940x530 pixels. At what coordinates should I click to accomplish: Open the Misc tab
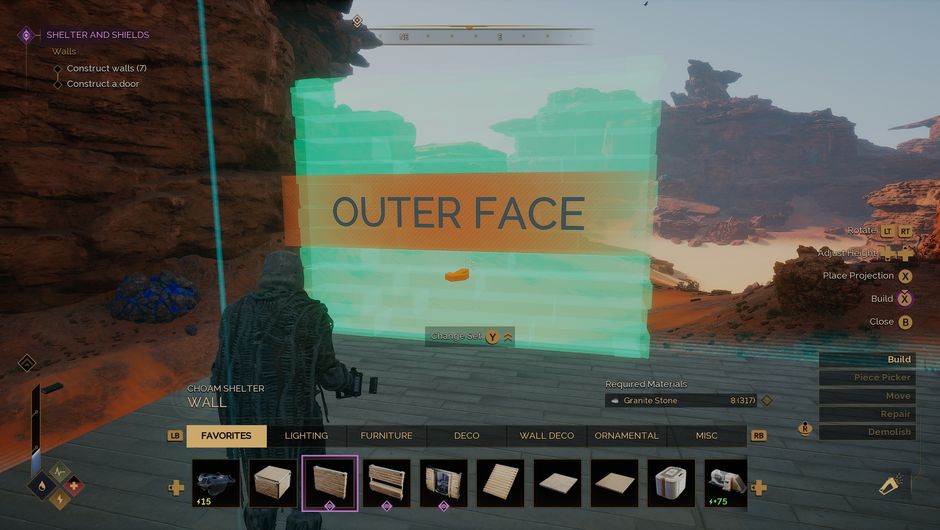click(706, 436)
